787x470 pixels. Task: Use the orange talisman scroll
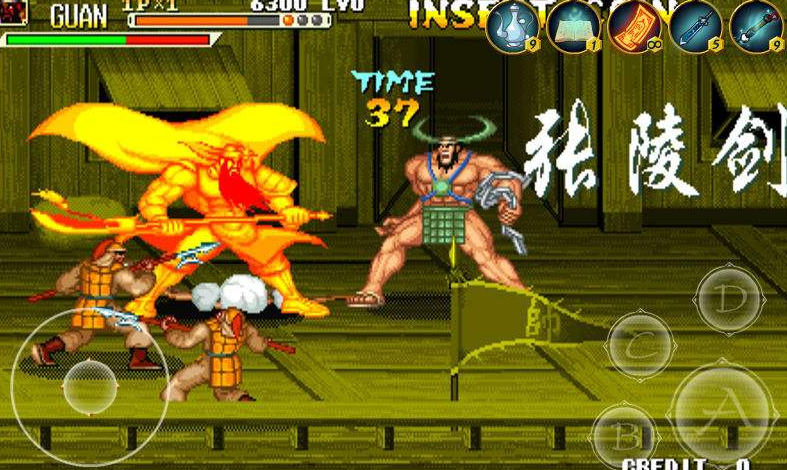[x=635, y=27]
